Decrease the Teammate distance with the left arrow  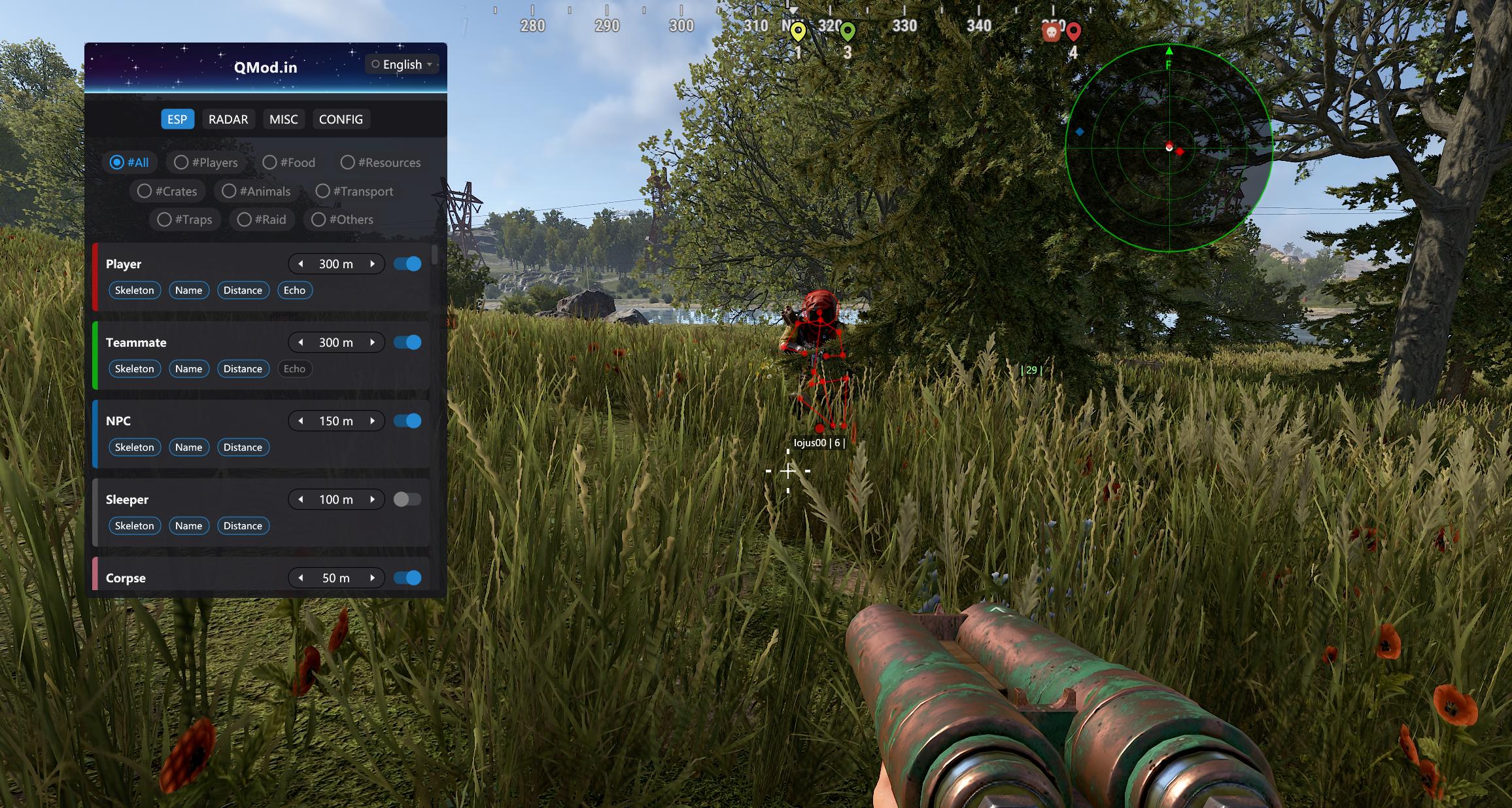click(x=301, y=342)
